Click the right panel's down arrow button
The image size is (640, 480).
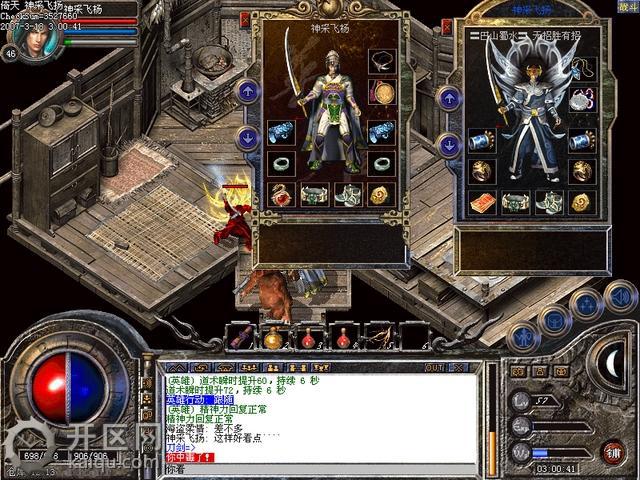click(x=449, y=145)
